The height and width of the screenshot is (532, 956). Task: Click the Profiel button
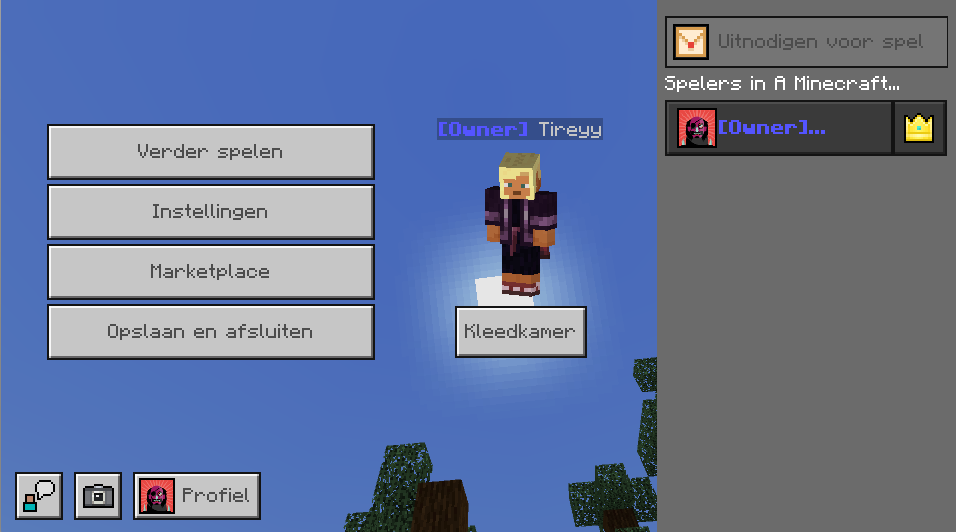[x=197, y=496]
